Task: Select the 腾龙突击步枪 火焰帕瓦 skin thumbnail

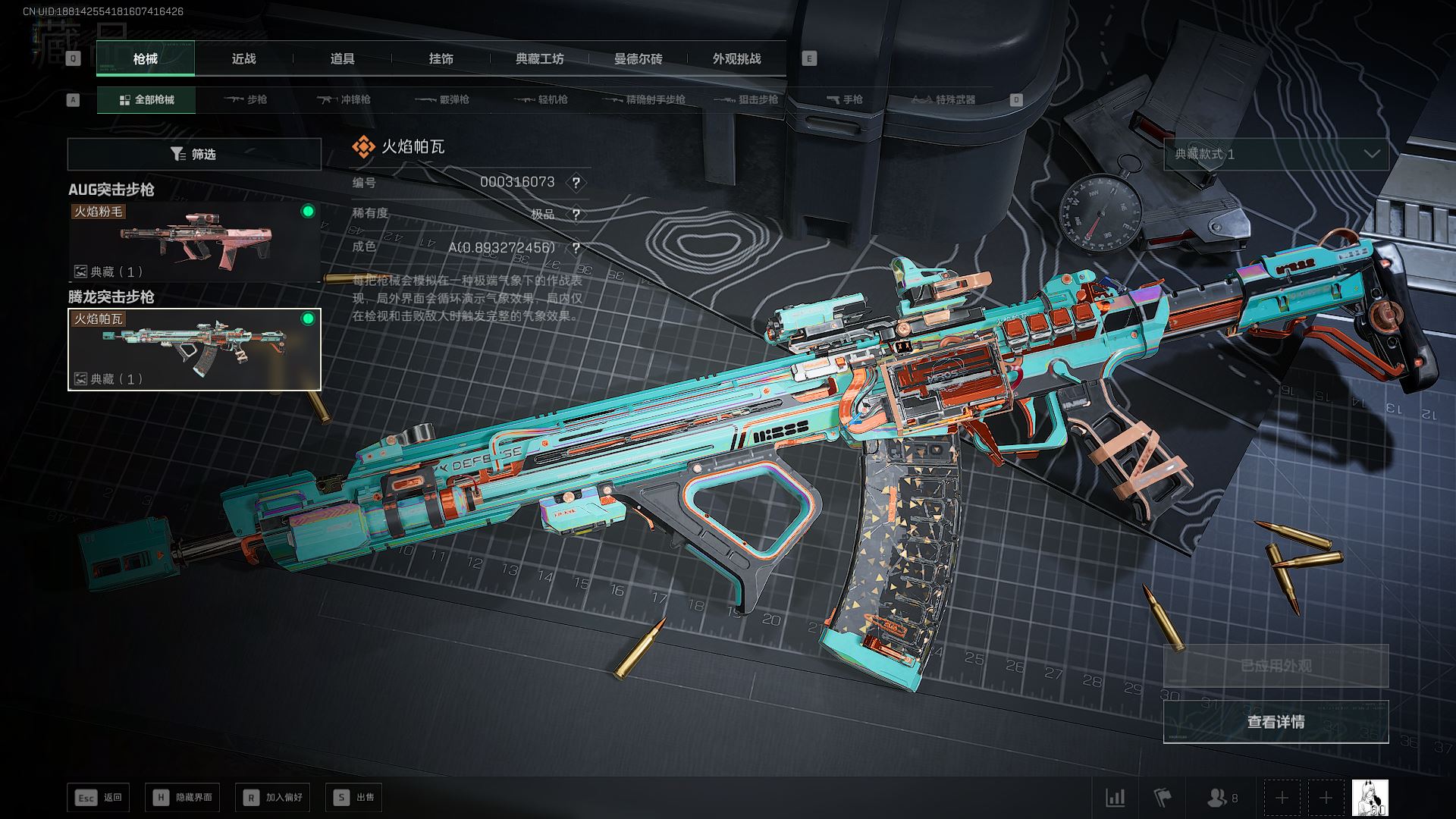Action: click(x=194, y=350)
